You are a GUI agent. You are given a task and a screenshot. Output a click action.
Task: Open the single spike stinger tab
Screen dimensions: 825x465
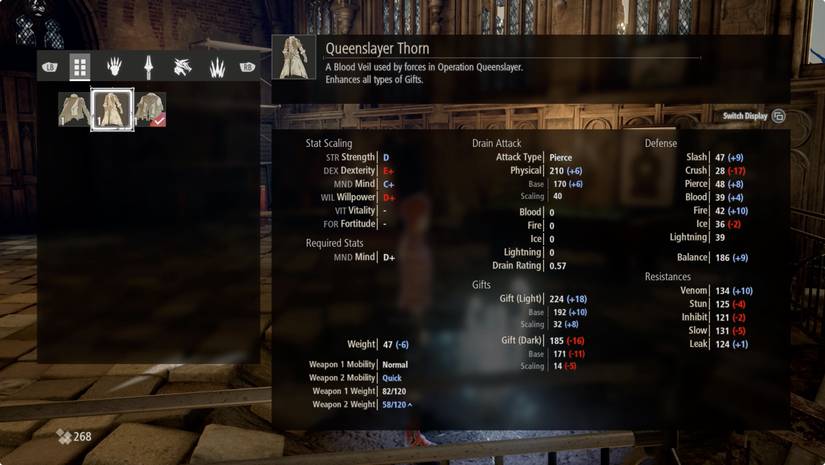point(148,67)
